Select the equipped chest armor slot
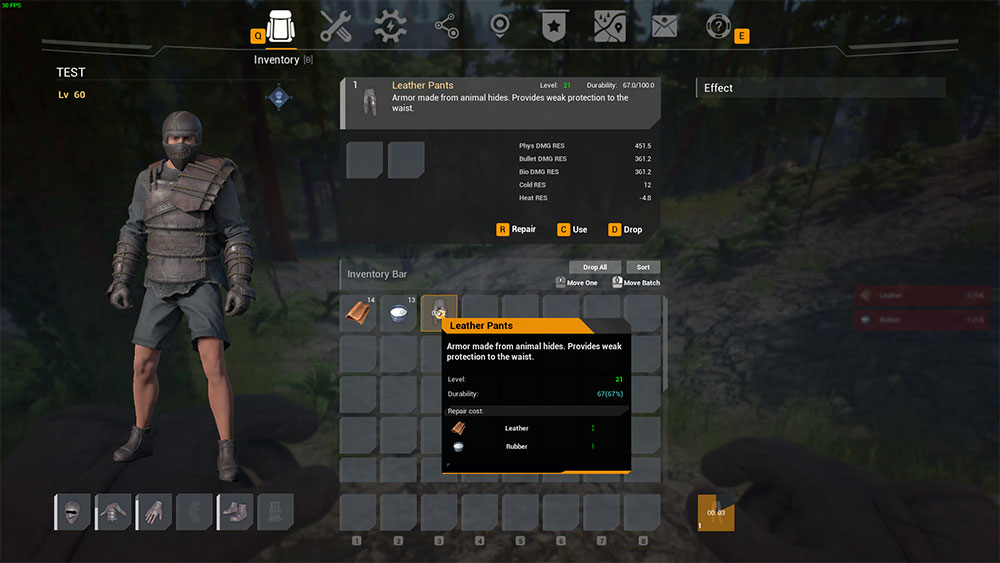Image resolution: width=1000 pixels, height=563 pixels. point(113,513)
